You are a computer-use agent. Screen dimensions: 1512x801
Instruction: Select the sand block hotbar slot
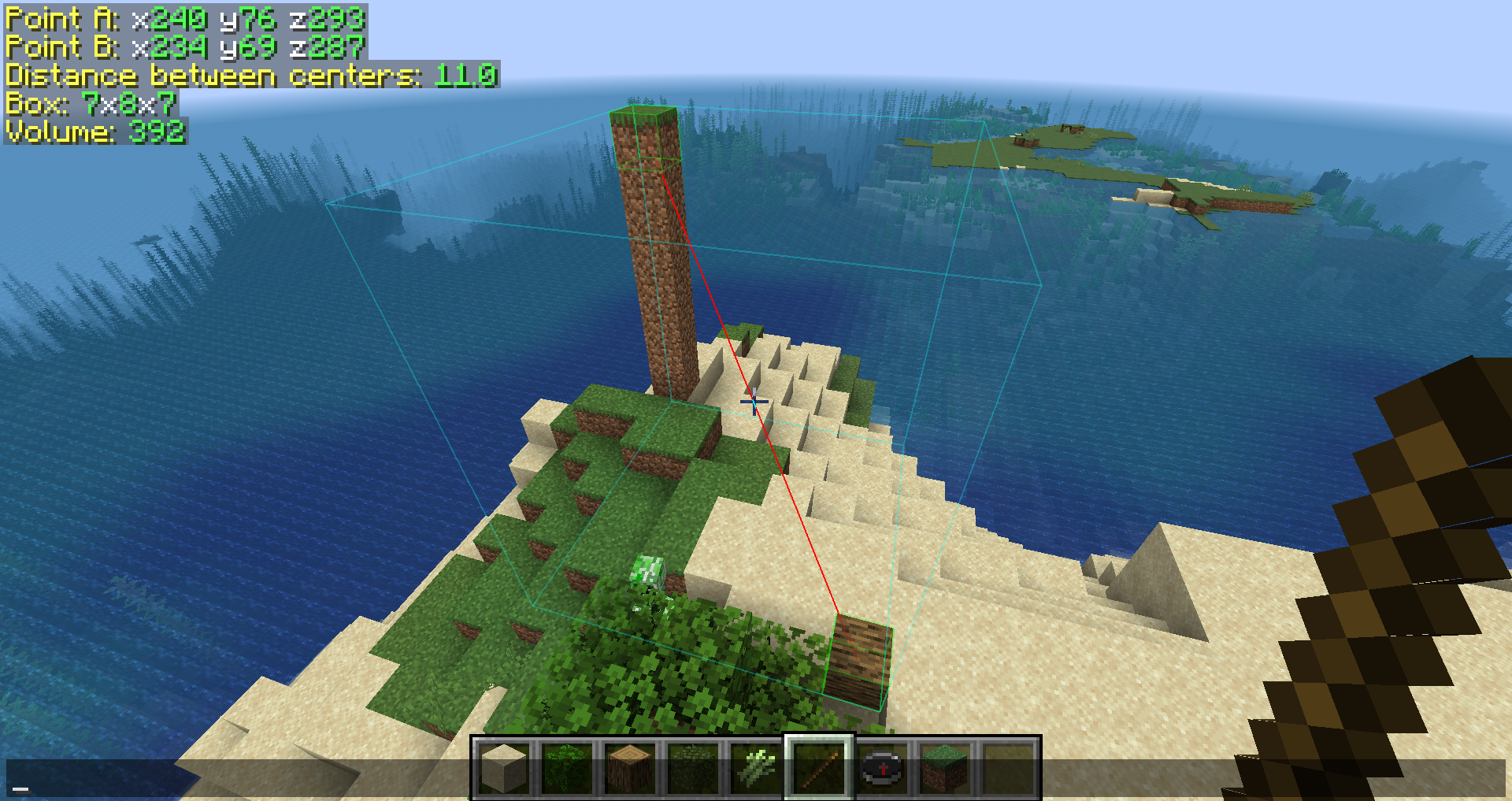504,769
